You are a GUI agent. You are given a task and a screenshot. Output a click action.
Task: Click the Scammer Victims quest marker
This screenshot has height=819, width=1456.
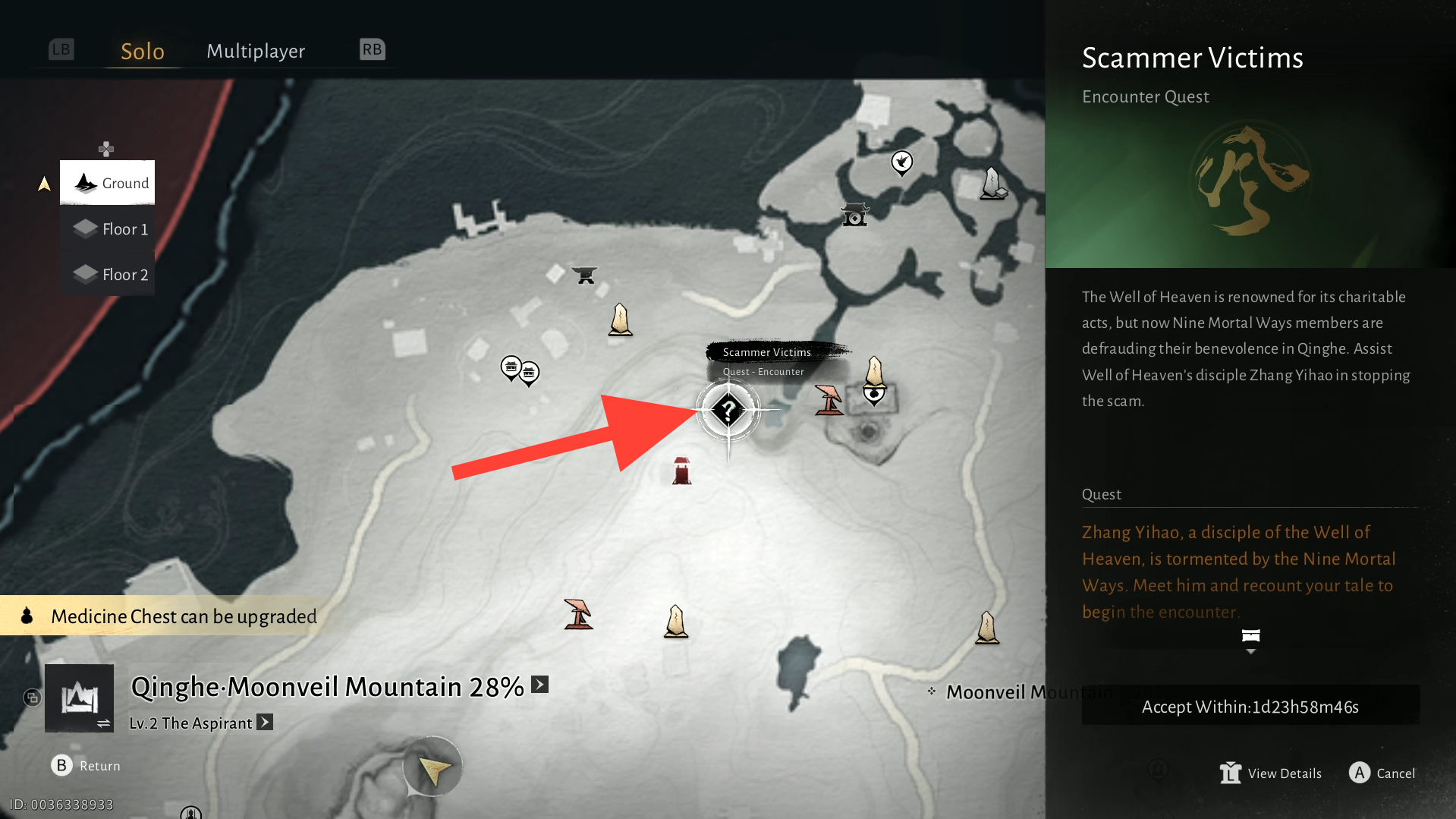coord(728,411)
